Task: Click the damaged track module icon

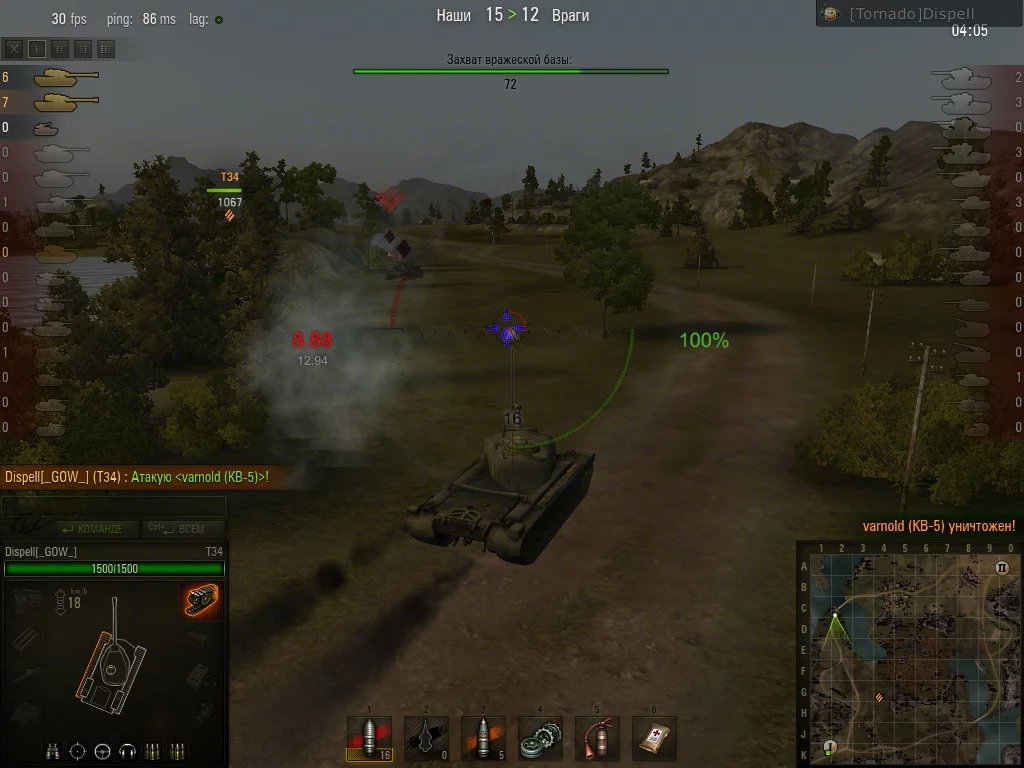Action: (x=201, y=601)
